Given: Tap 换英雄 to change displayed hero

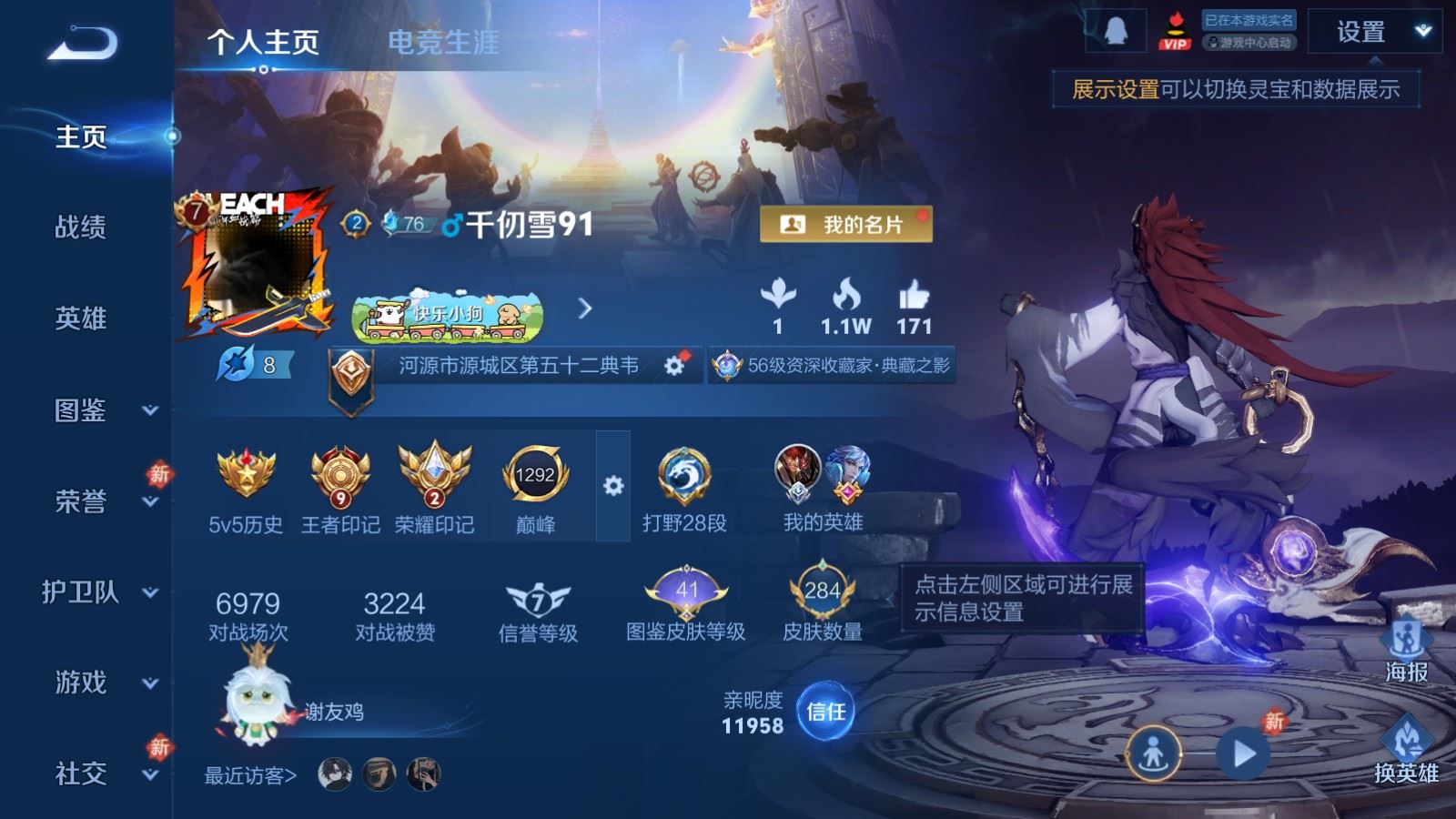Looking at the screenshot, I should click(x=1406, y=752).
